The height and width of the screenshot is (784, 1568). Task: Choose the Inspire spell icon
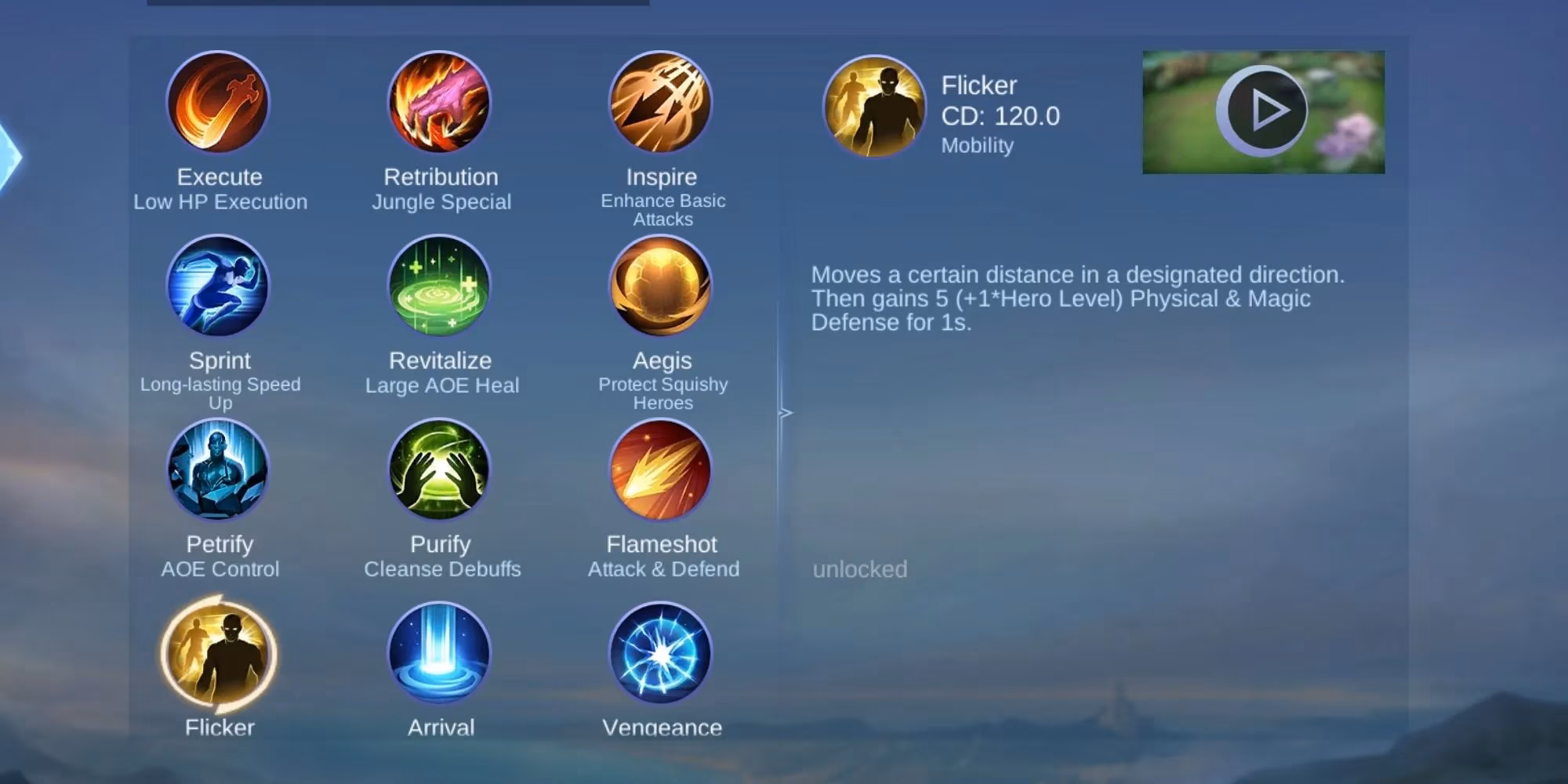(x=661, y=104)
